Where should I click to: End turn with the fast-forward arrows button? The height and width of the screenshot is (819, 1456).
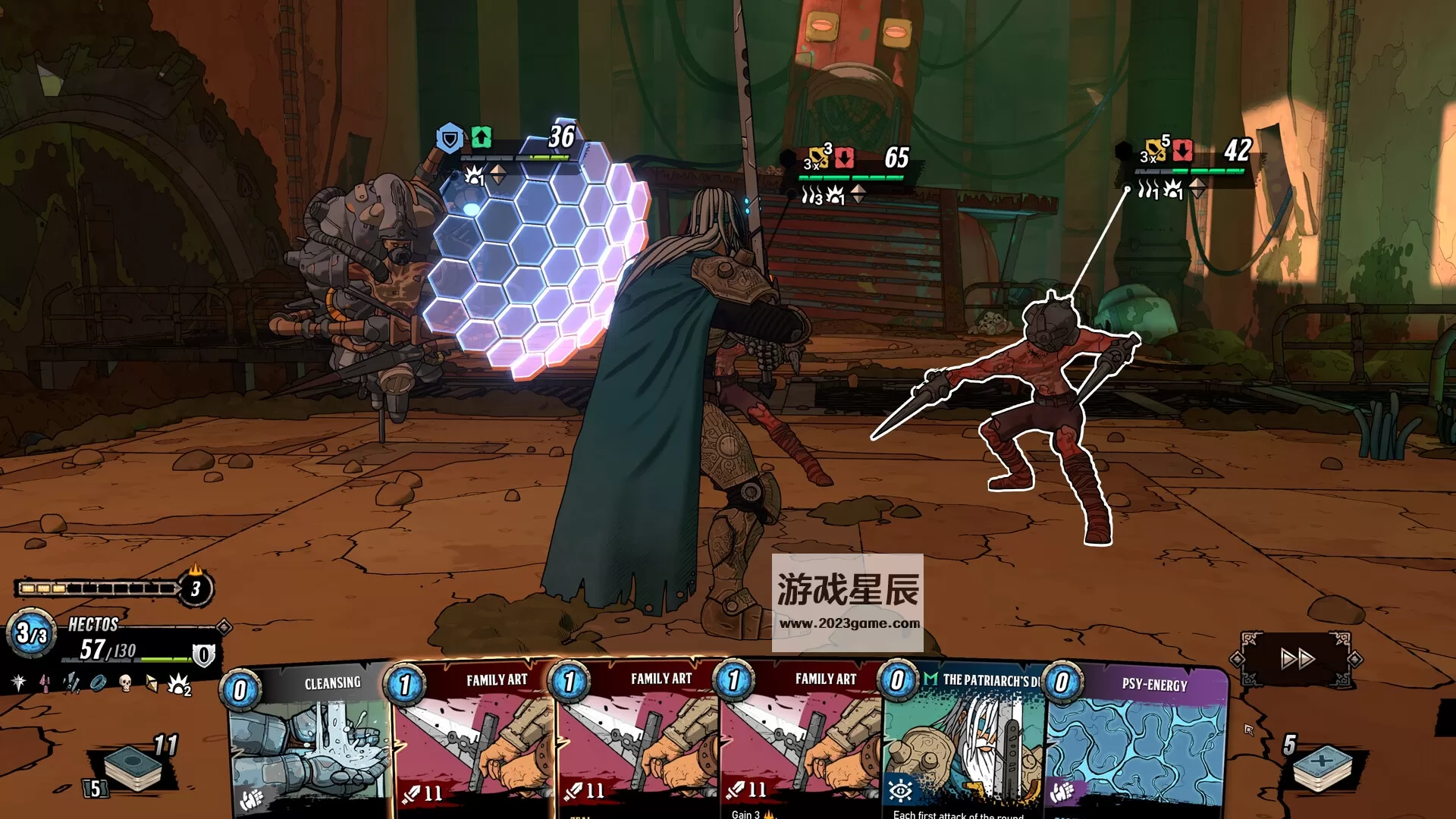point(1297,658)
